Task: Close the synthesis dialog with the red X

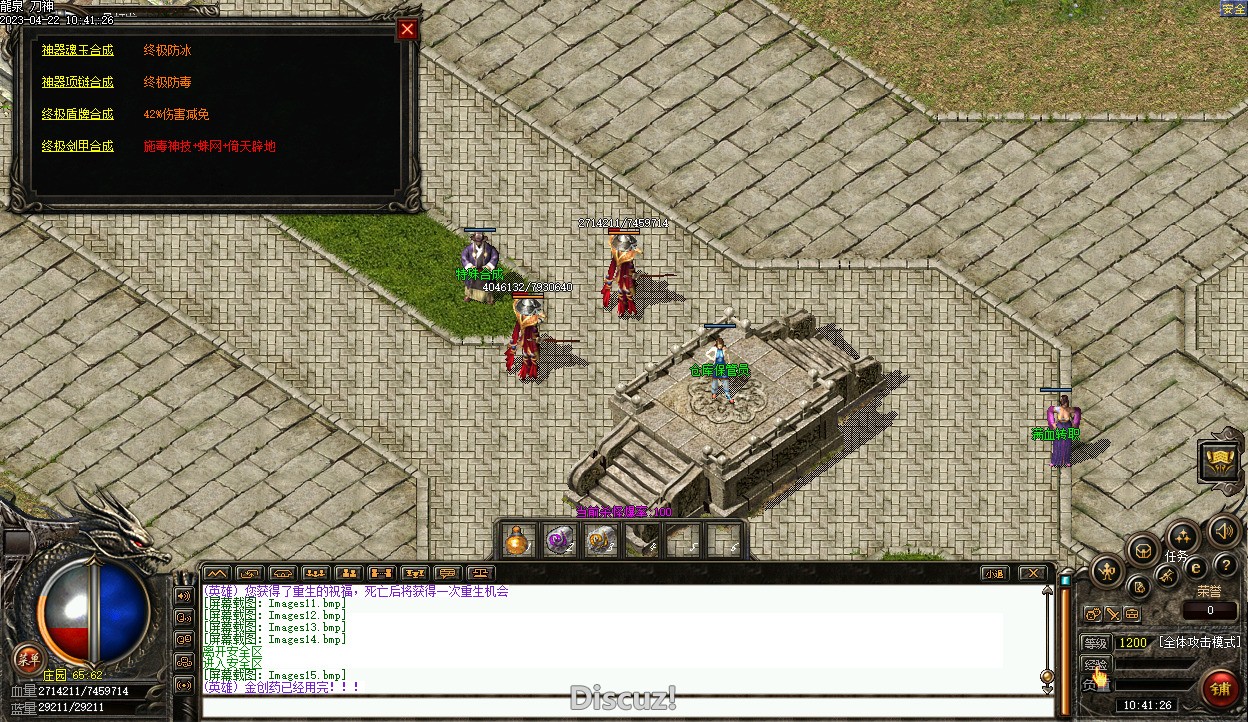Action: point(407,30)
